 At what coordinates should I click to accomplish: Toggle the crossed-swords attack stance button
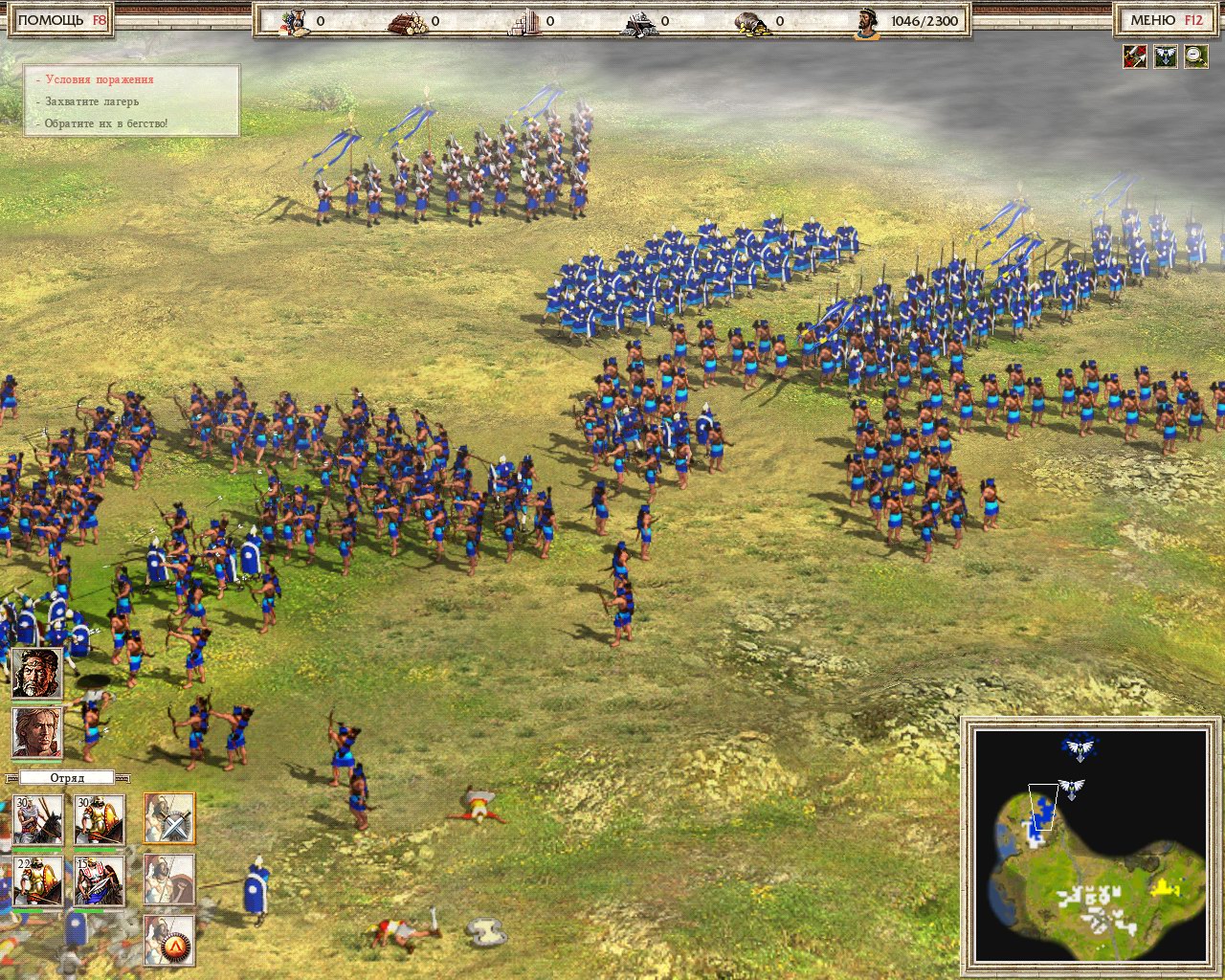point(169,818)
